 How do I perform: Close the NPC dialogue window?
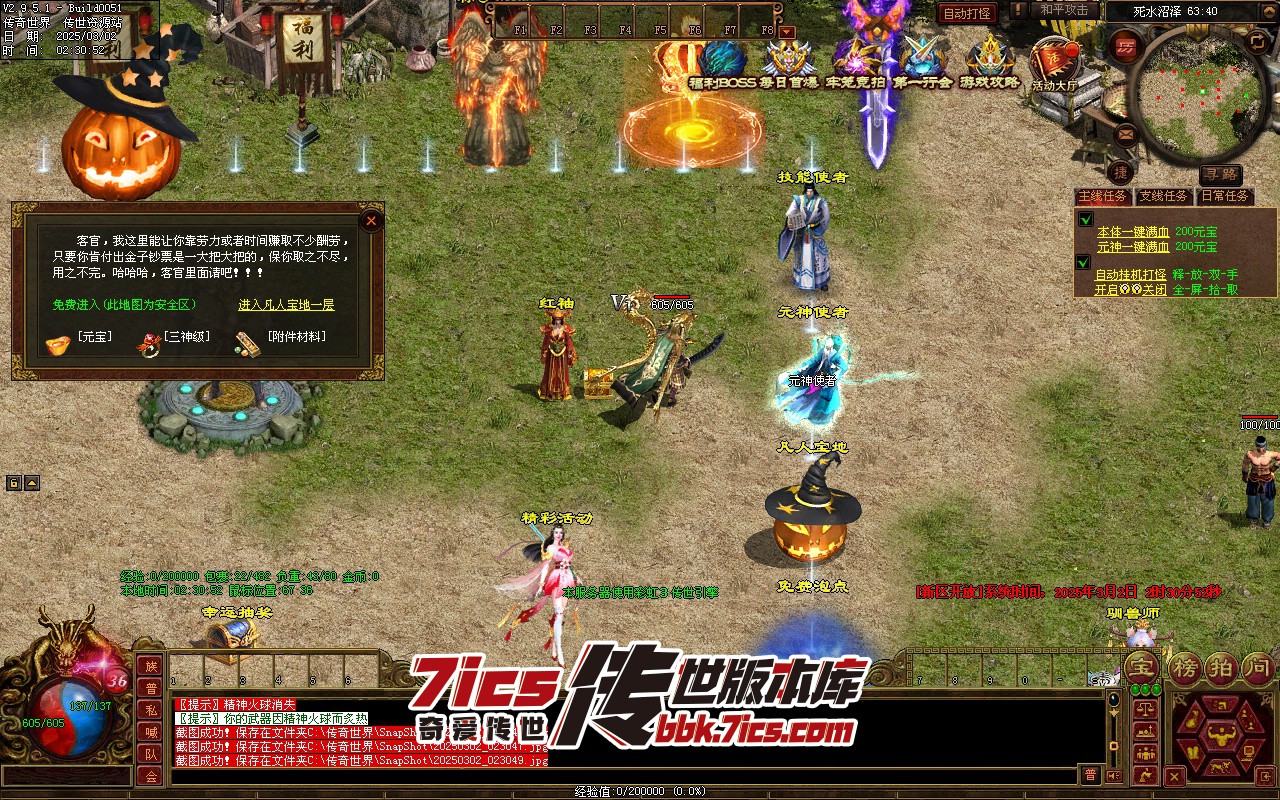pyautogui.click(x=371, y=220)
